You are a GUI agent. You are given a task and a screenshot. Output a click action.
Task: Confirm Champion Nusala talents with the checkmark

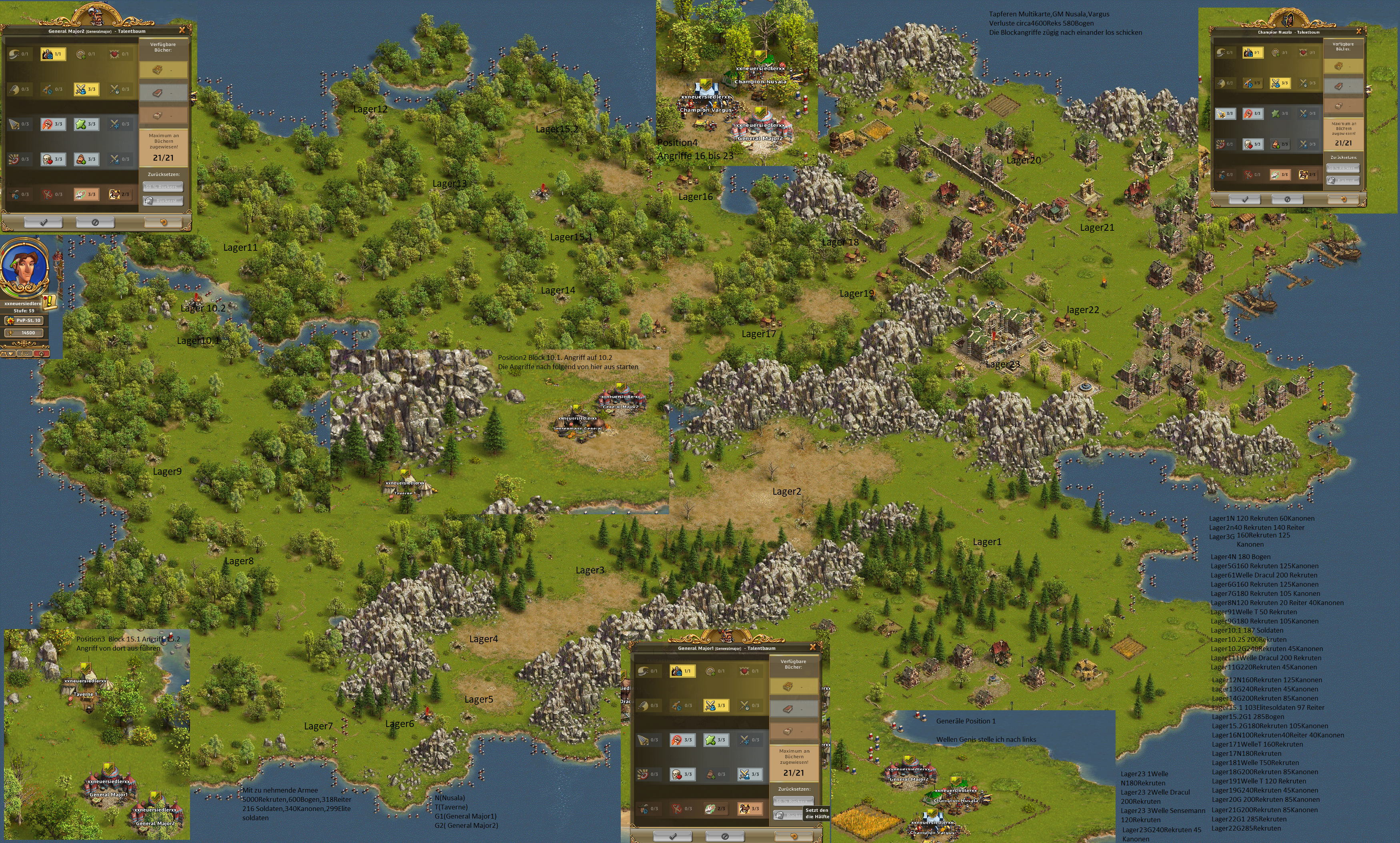1244,200
